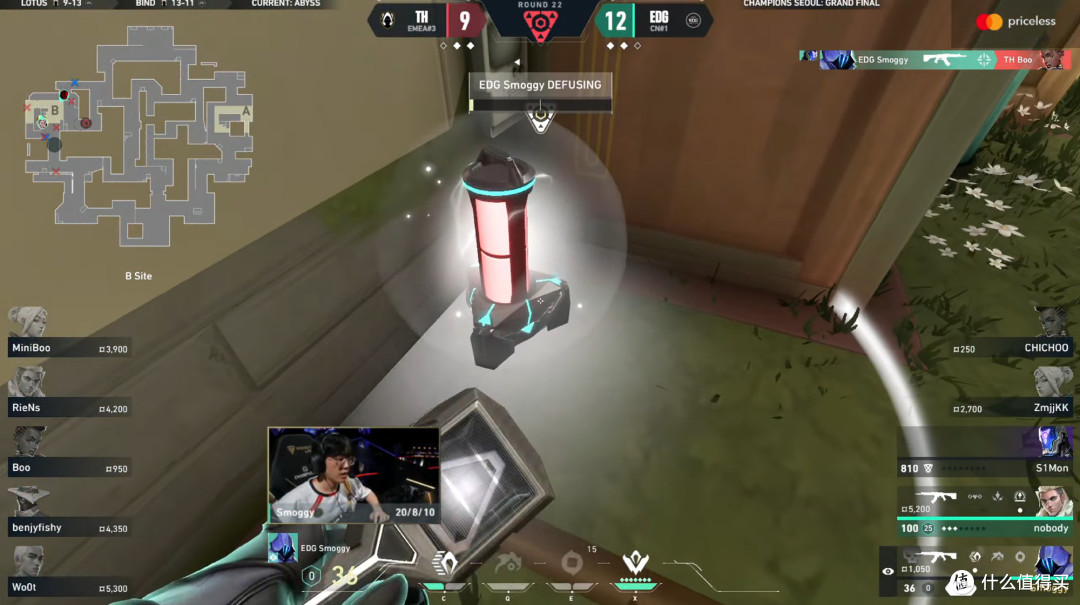Screen dimensions: 1080x605
Task: Select RieNs in the left player list
Action: (x=66, y=399)
